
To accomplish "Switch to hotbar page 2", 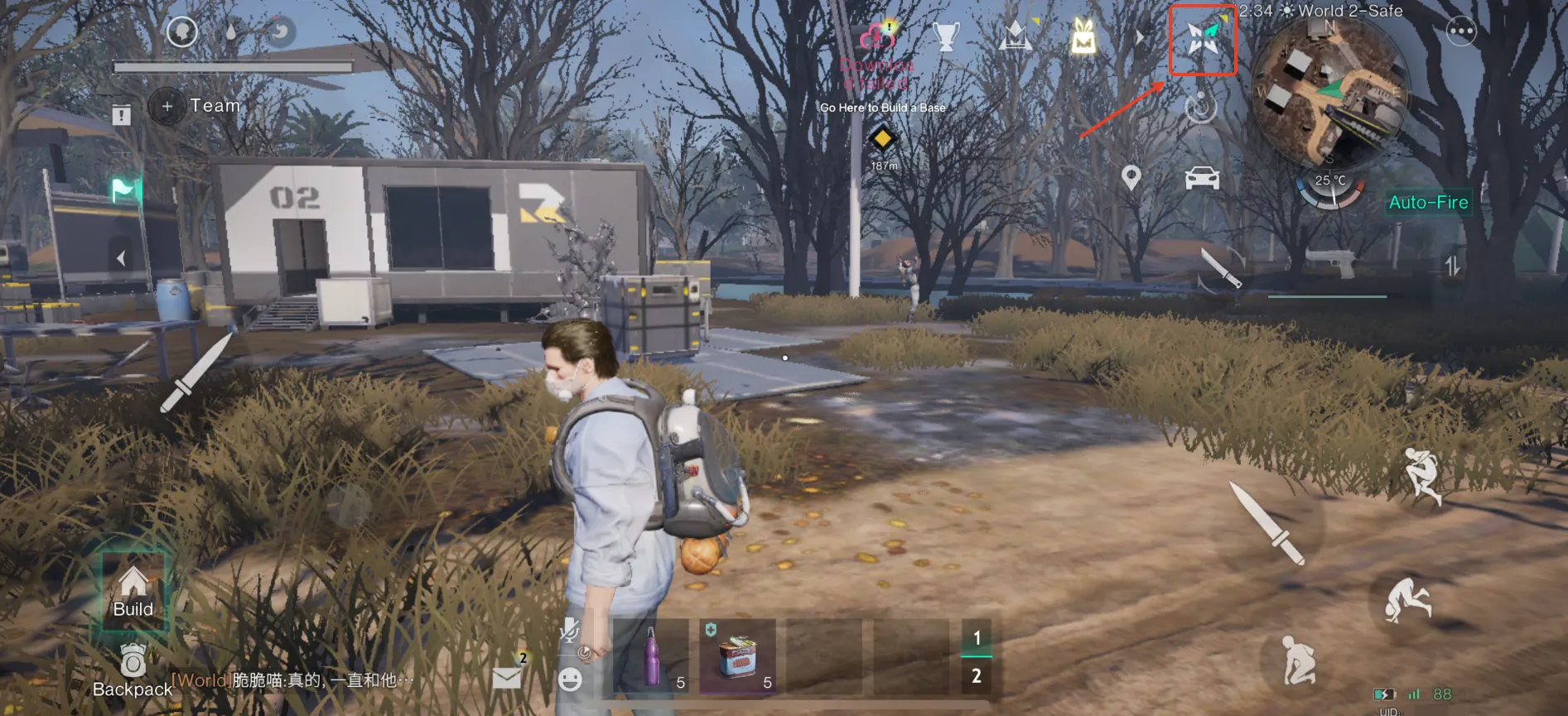I will (x=977, y=676).
